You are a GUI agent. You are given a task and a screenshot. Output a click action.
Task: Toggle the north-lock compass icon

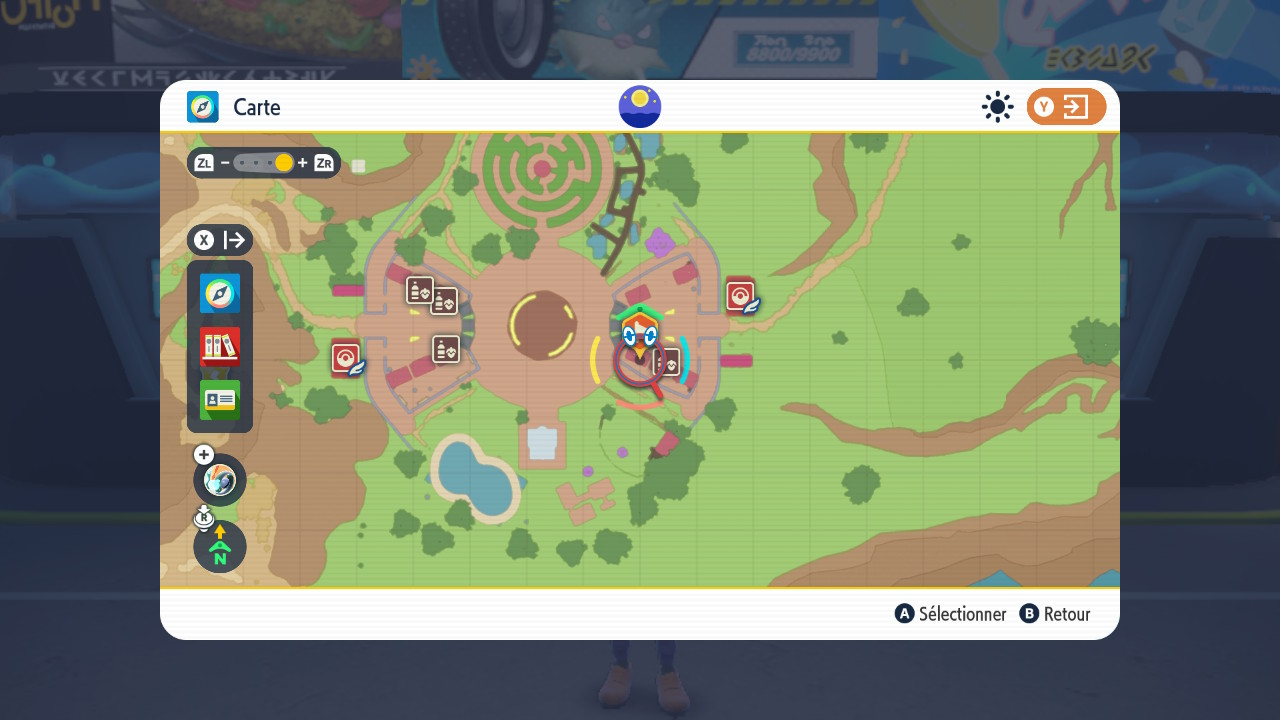coord(220,547)
